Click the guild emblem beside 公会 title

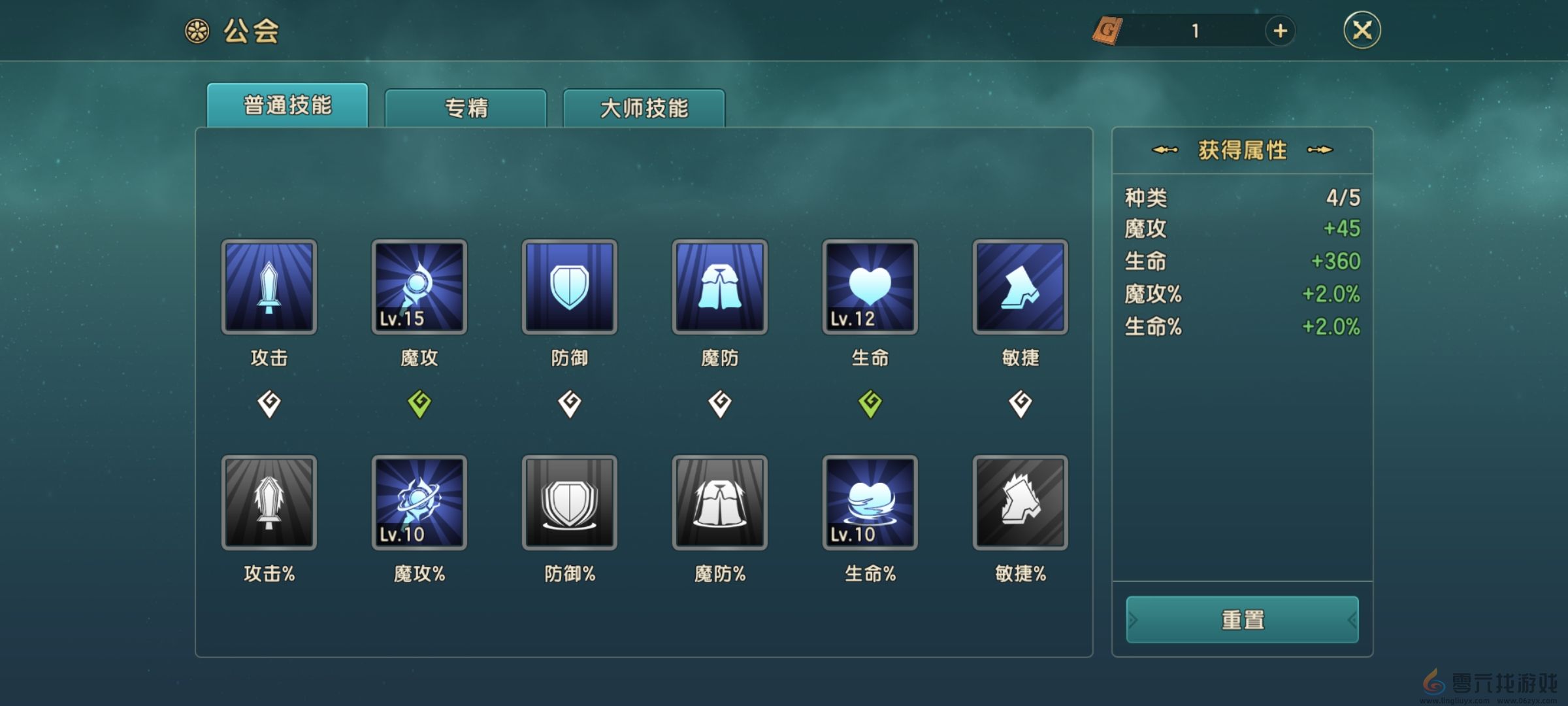point(196,31)
